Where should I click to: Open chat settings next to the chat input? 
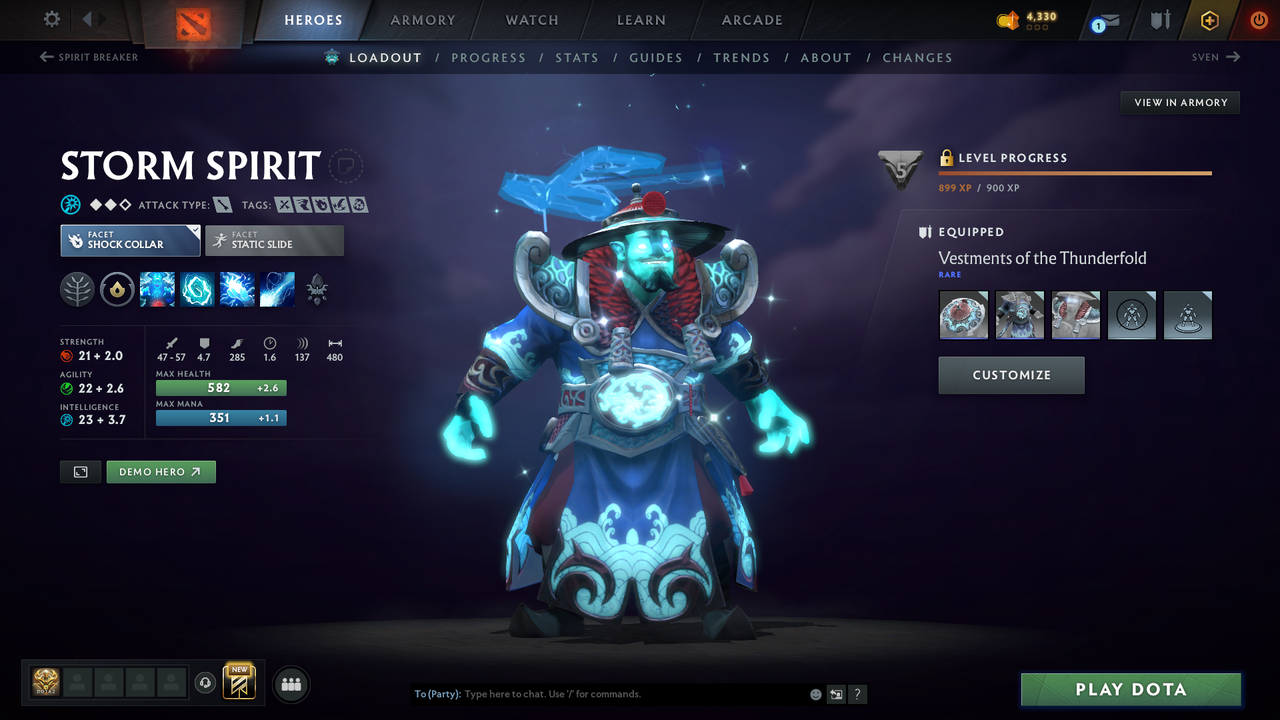(x=835, y=693)
